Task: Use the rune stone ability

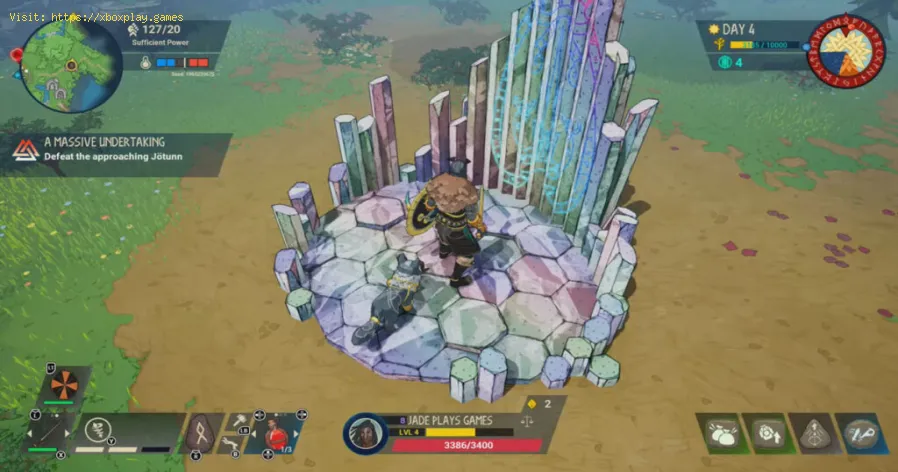Action: [x=205, y=432]
